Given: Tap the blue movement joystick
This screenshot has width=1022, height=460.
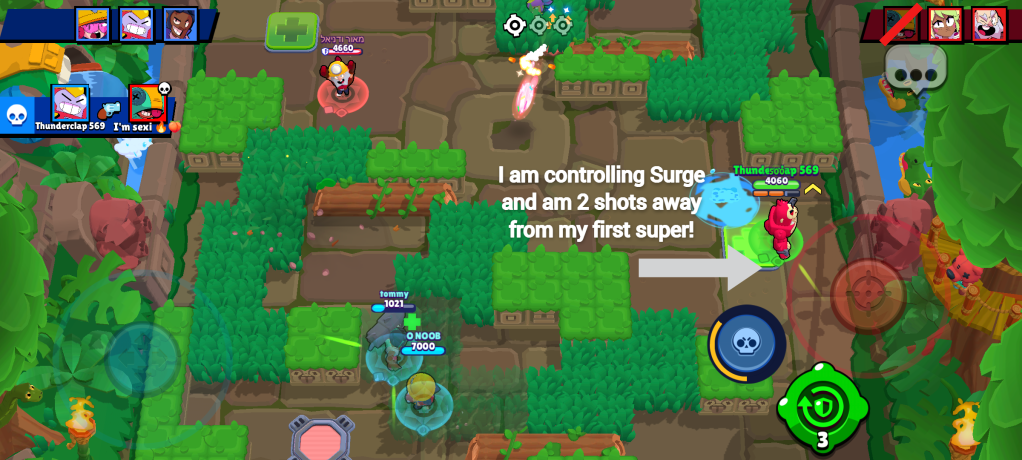Looking at the screenshot, I should click(143, 358).
